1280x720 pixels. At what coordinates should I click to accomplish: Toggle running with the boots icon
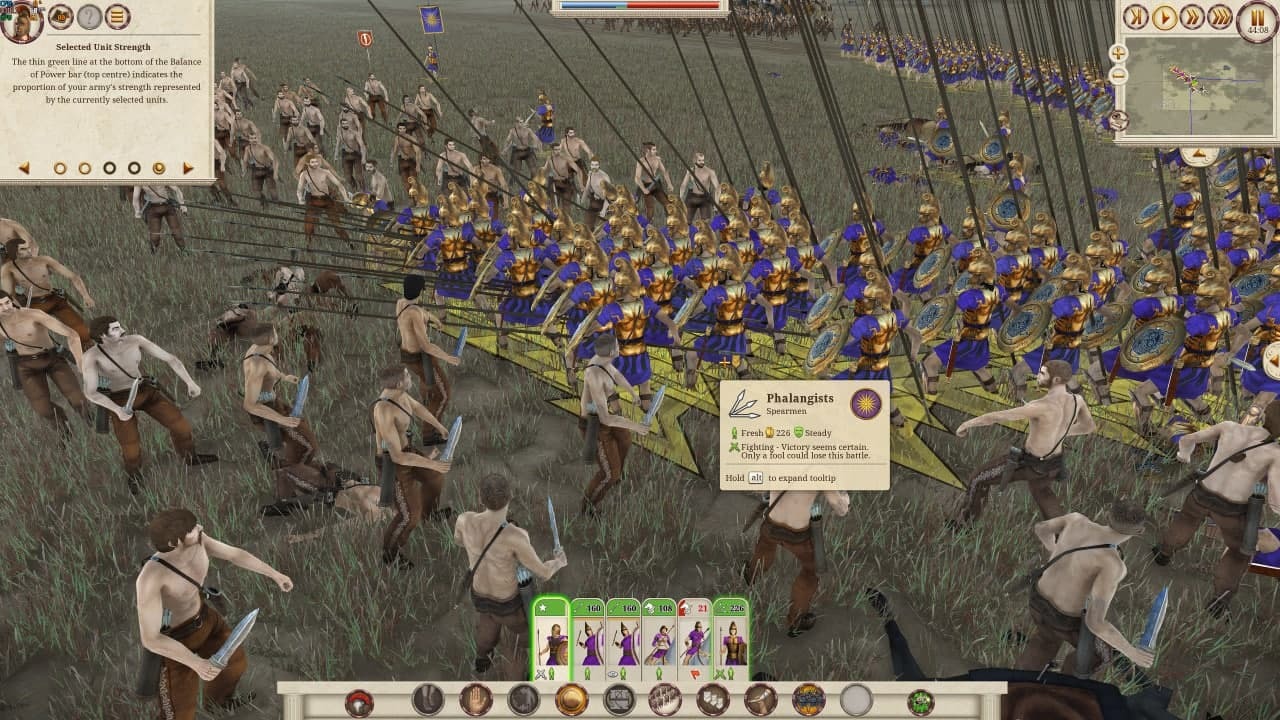pyautogui.click(x=427, y=697)
